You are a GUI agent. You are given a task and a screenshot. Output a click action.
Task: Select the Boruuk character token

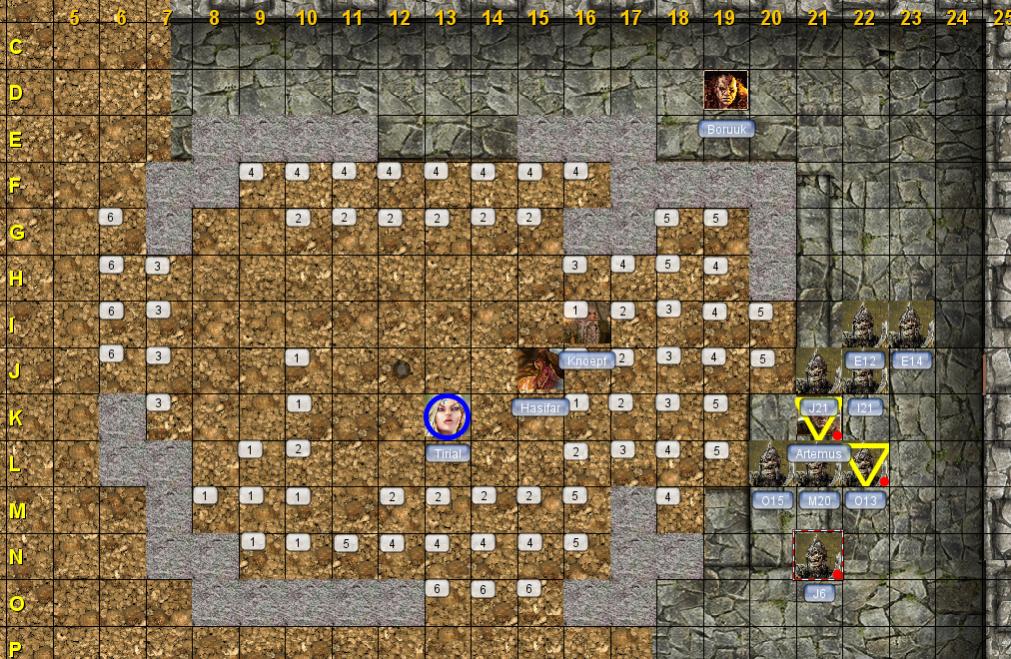[726, 91]
